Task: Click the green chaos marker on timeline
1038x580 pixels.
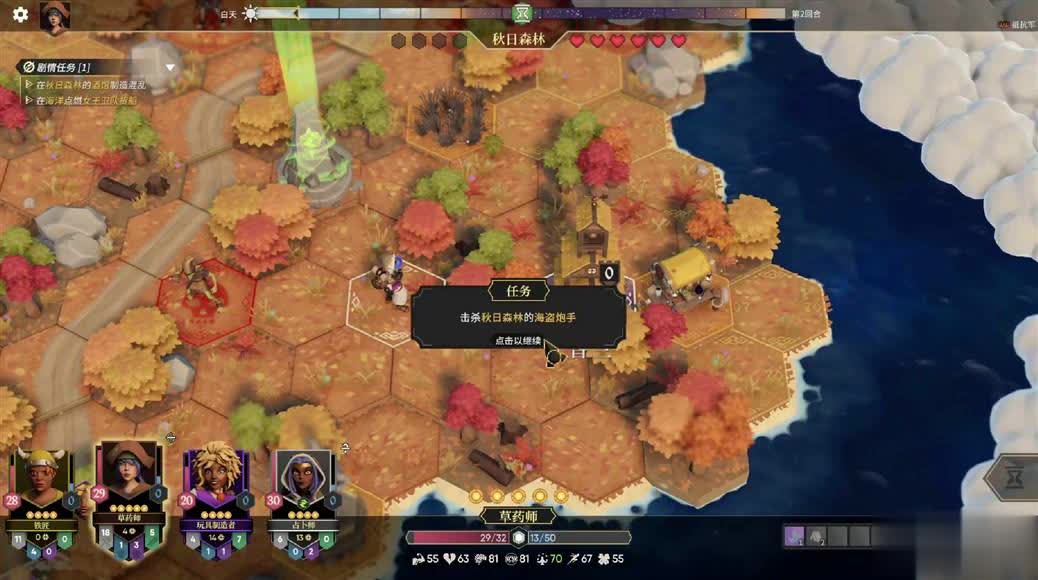Action: pos(522,13)
